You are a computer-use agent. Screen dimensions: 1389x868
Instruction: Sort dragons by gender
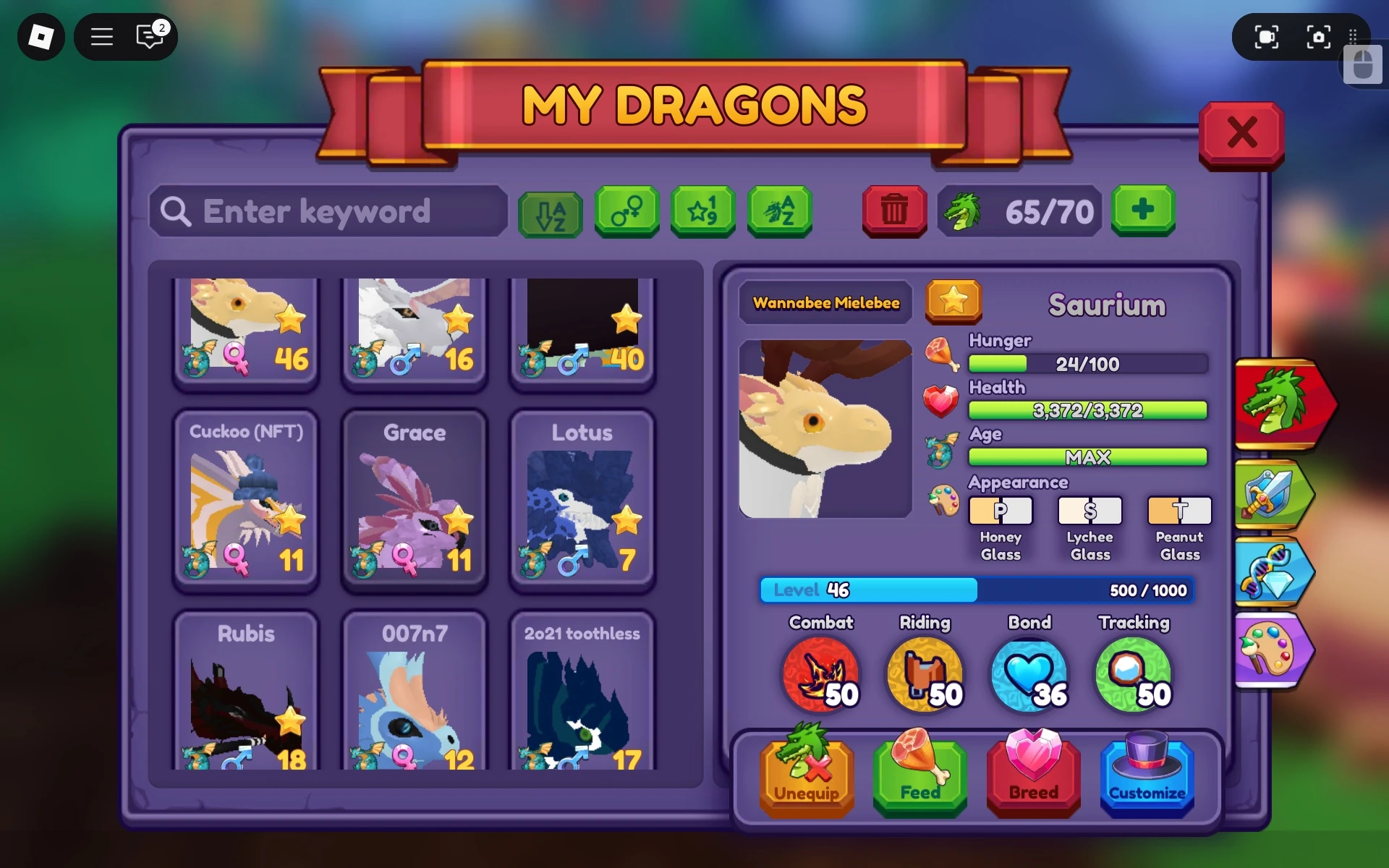[x=626, y=212]
